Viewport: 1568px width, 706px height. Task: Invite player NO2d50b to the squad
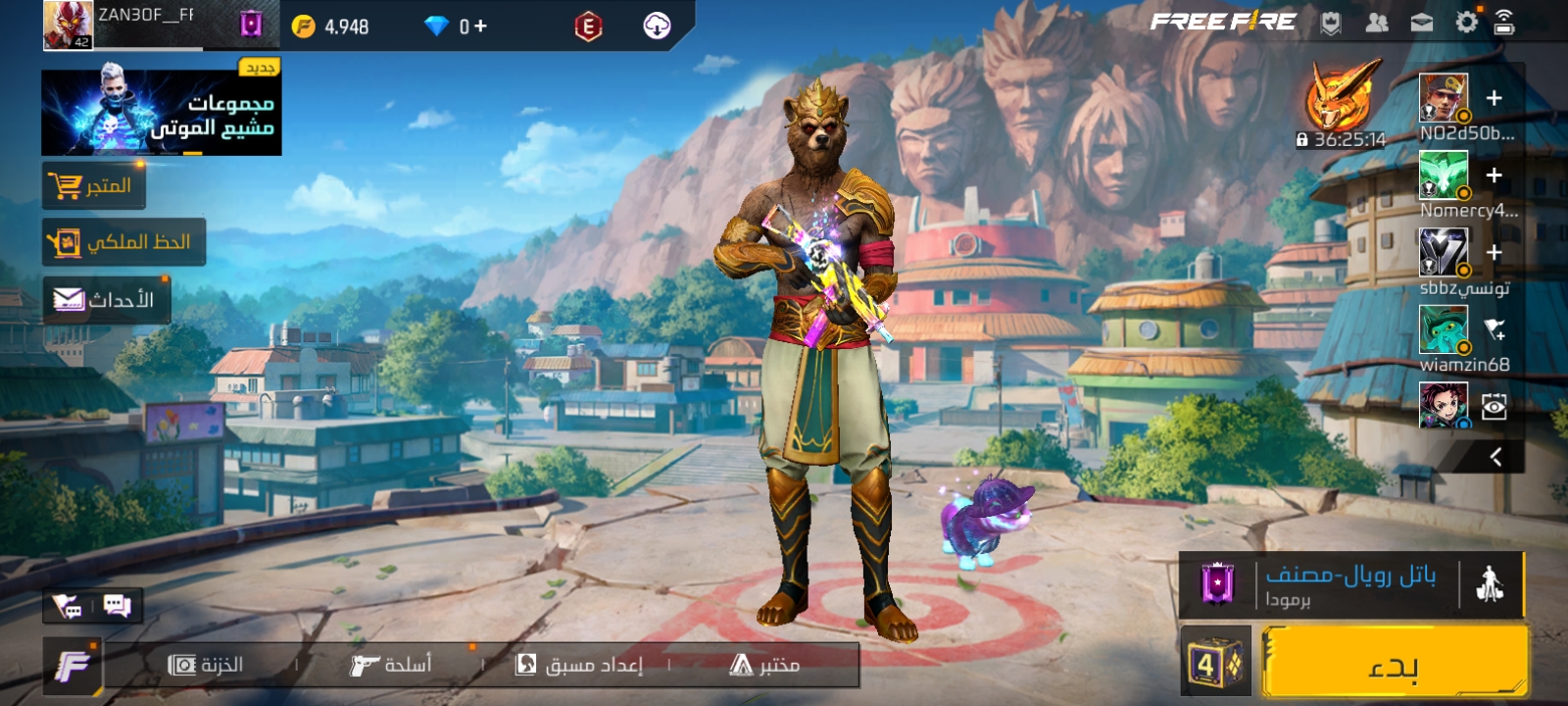1494,98
